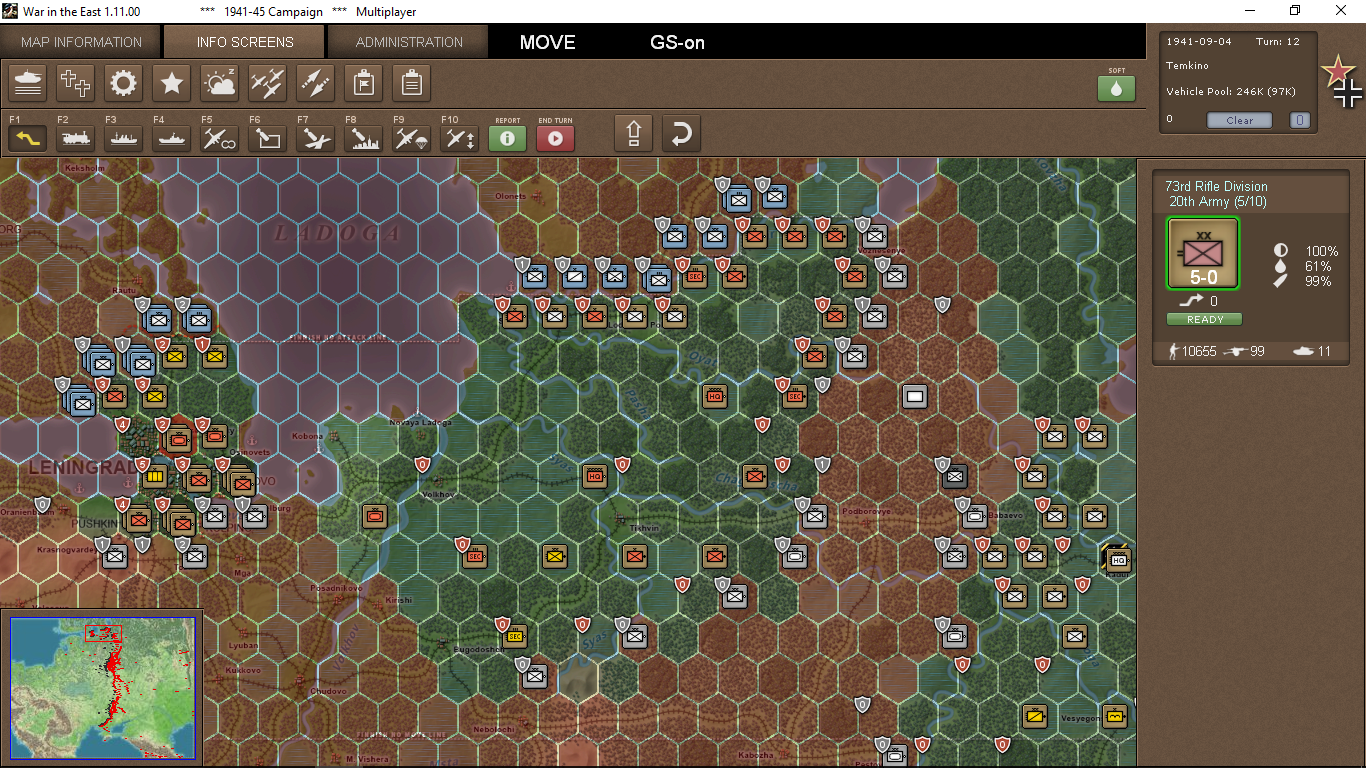Open the MAP INFORMATION menu
1366x768 pixels.
point(80,42)
